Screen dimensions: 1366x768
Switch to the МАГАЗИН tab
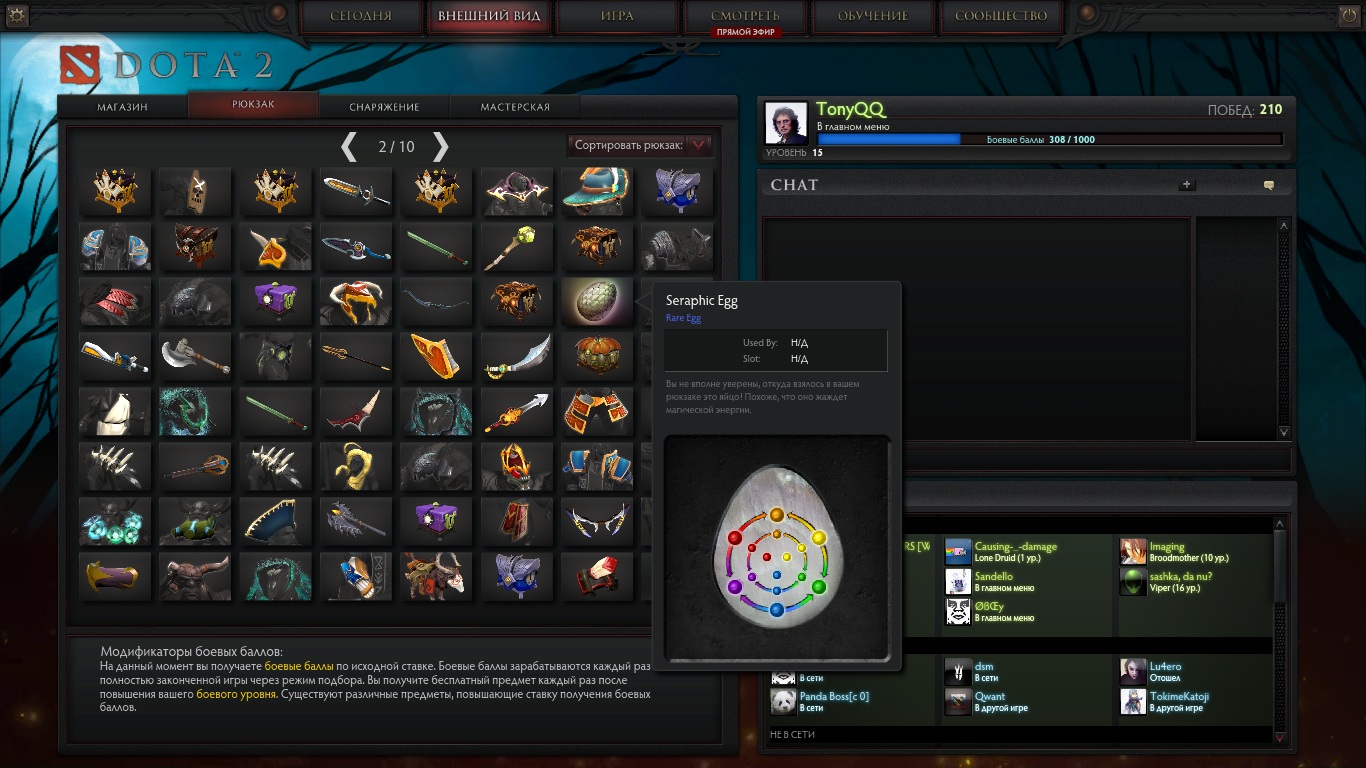point(123,107)
